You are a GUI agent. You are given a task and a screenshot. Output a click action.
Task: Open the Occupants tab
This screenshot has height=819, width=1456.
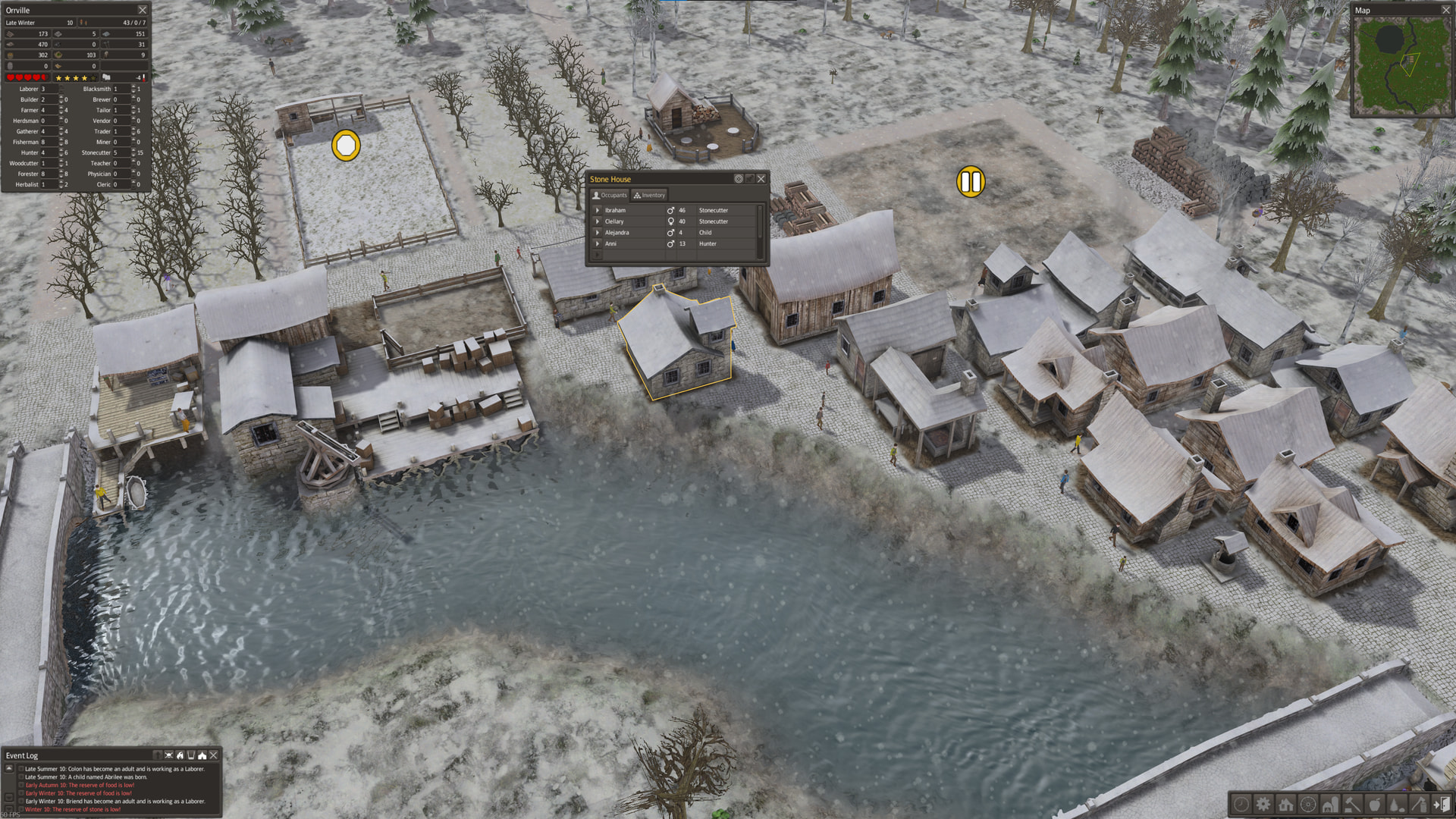pyautogui.click(x=610, y=195)
